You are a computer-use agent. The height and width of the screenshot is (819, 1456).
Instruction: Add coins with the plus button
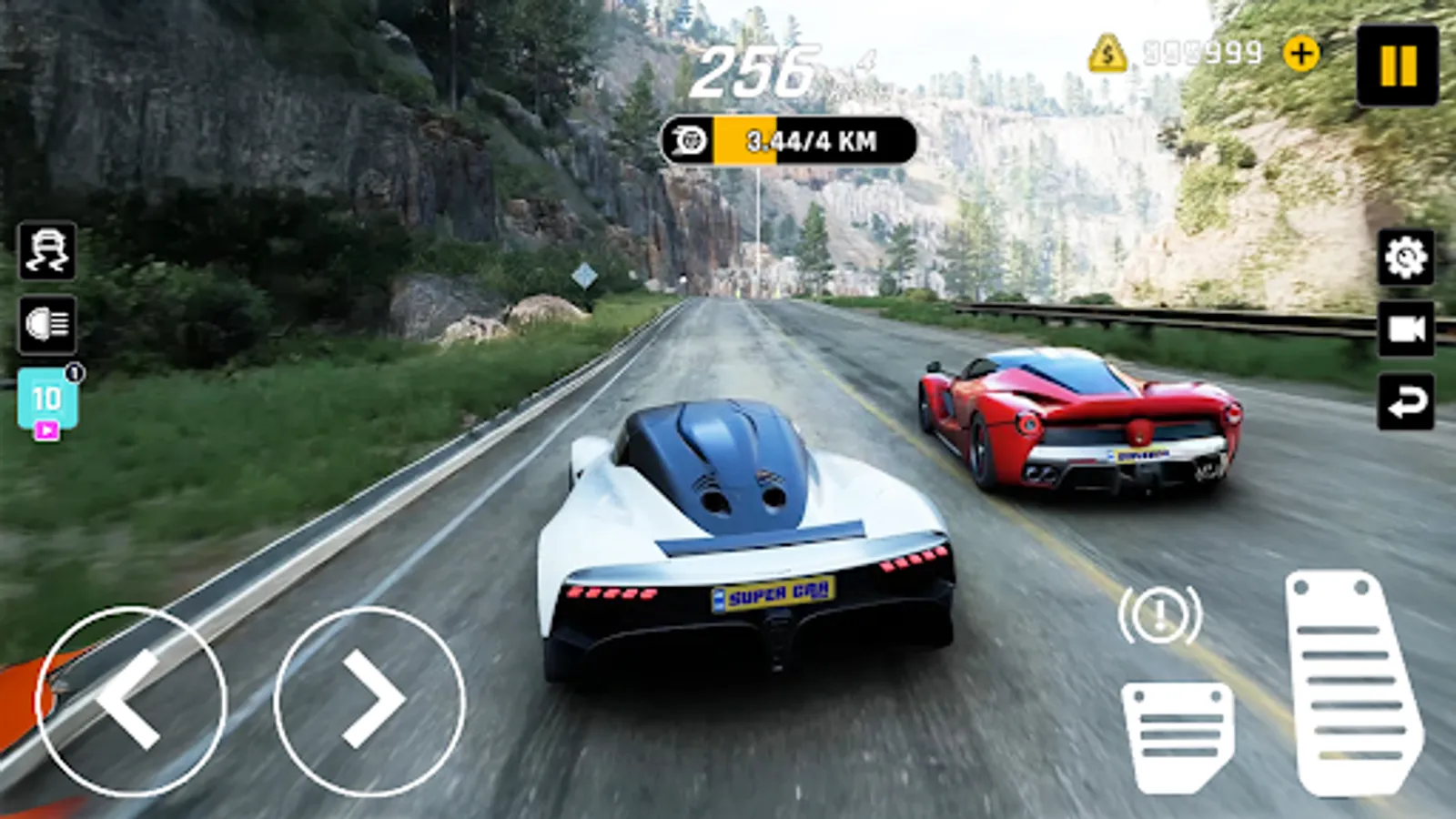pos(1301,53)
